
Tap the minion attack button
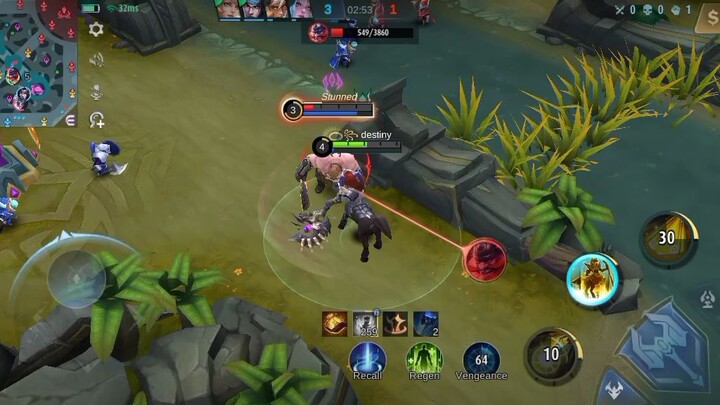point(612,388)
